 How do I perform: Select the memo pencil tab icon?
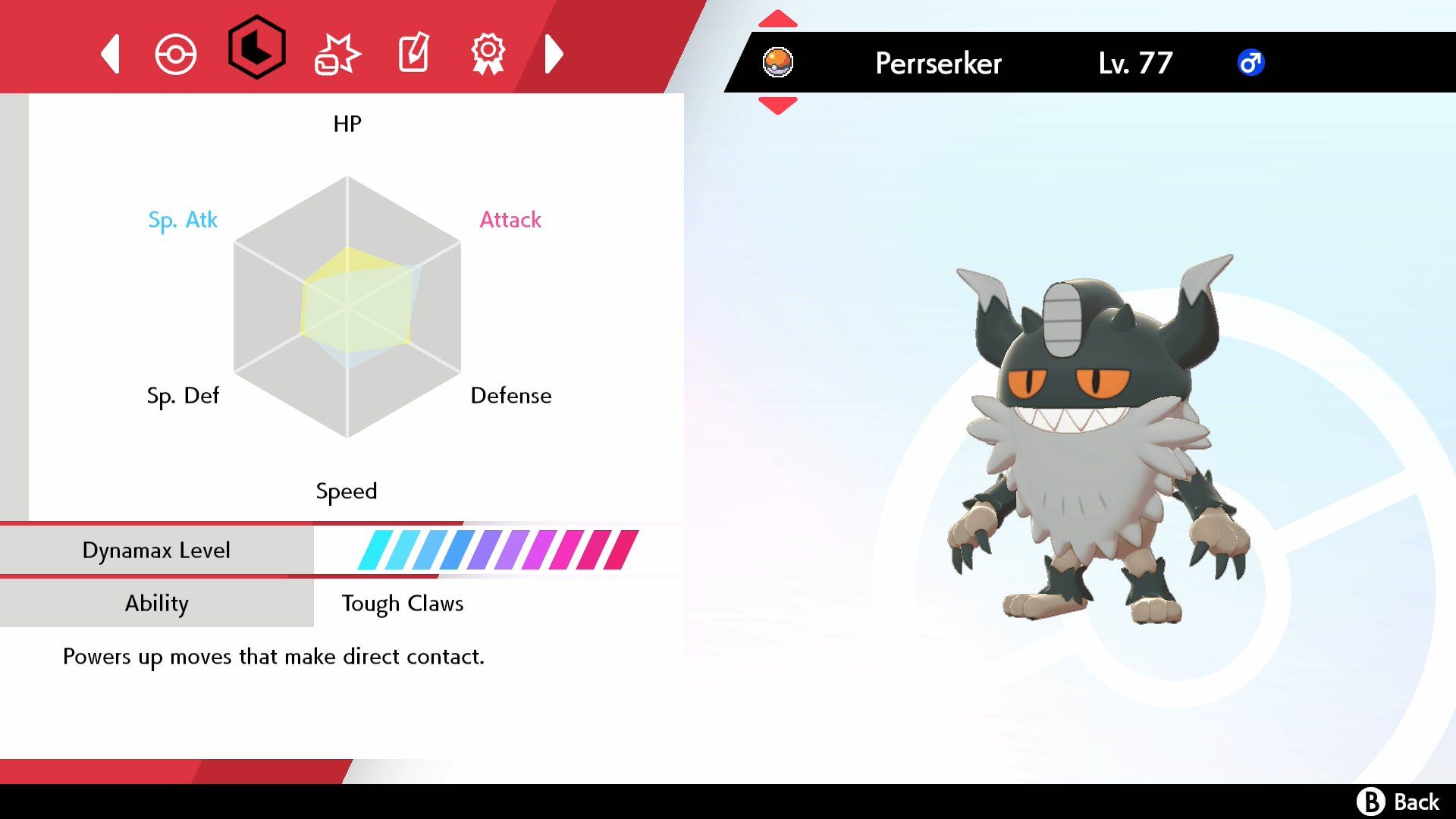click(412, 53)
